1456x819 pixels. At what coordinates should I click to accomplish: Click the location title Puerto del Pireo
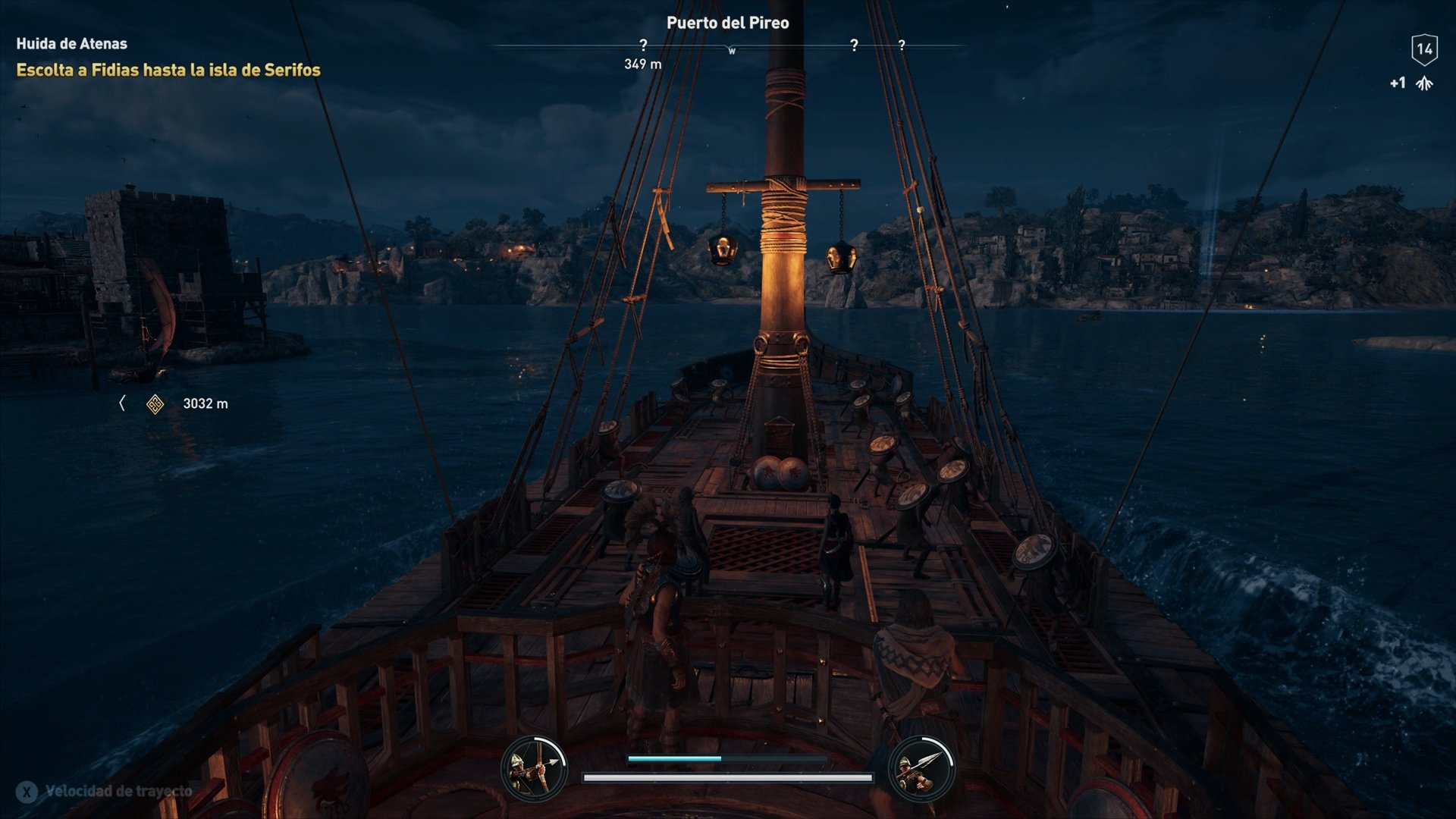[x=727, y=23]
